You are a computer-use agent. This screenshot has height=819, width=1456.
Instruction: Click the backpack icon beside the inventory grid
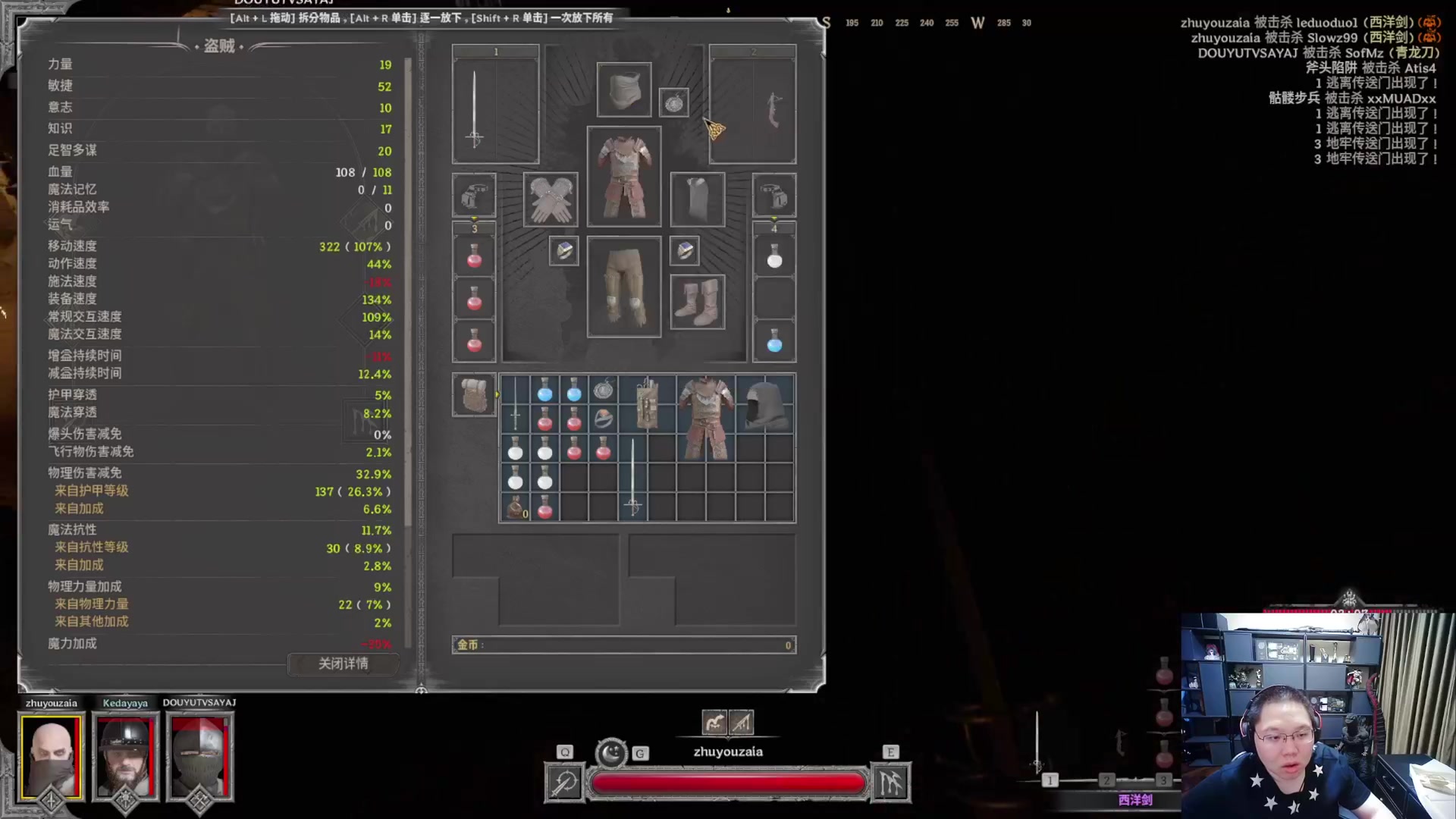coord(474,395)
